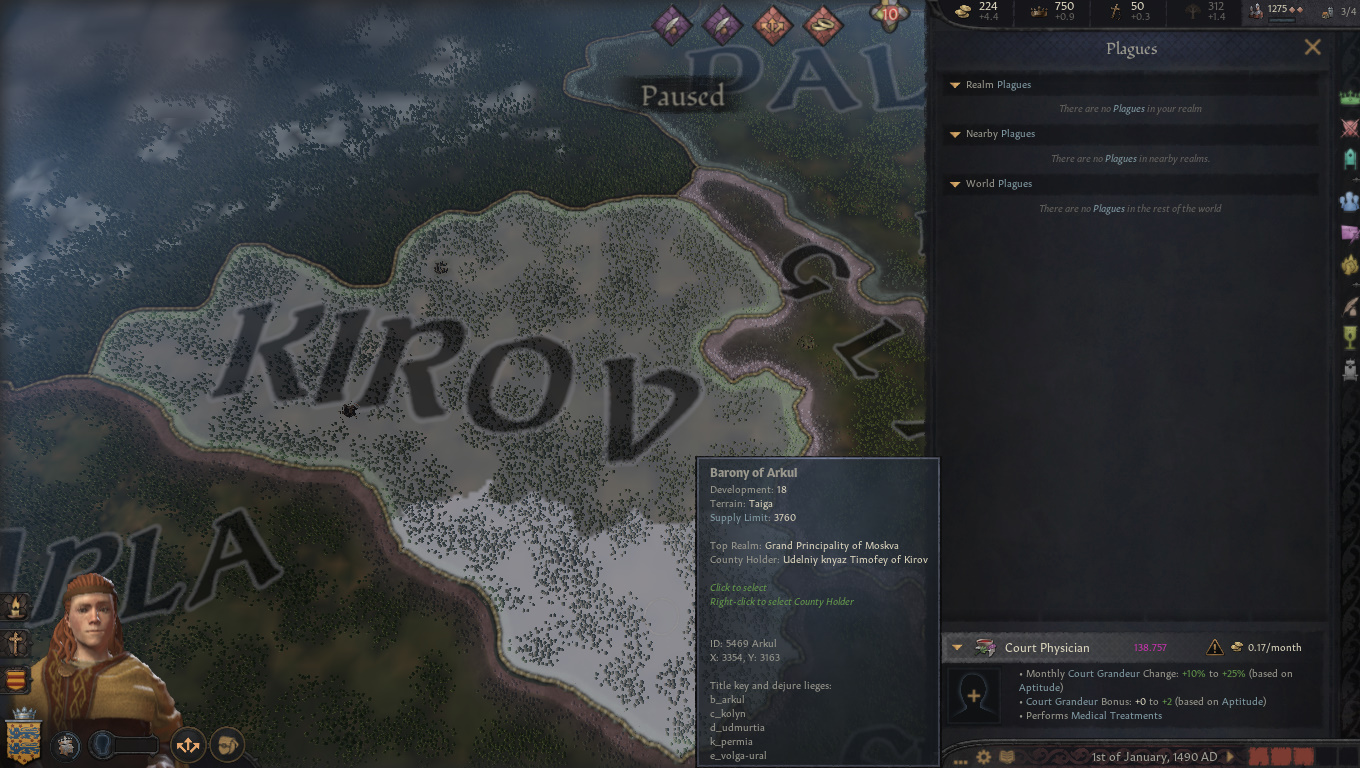Viewport: 1360px width, 768px height.
Task: Open the Realm panel with green crown icon
Action: 1349,96
